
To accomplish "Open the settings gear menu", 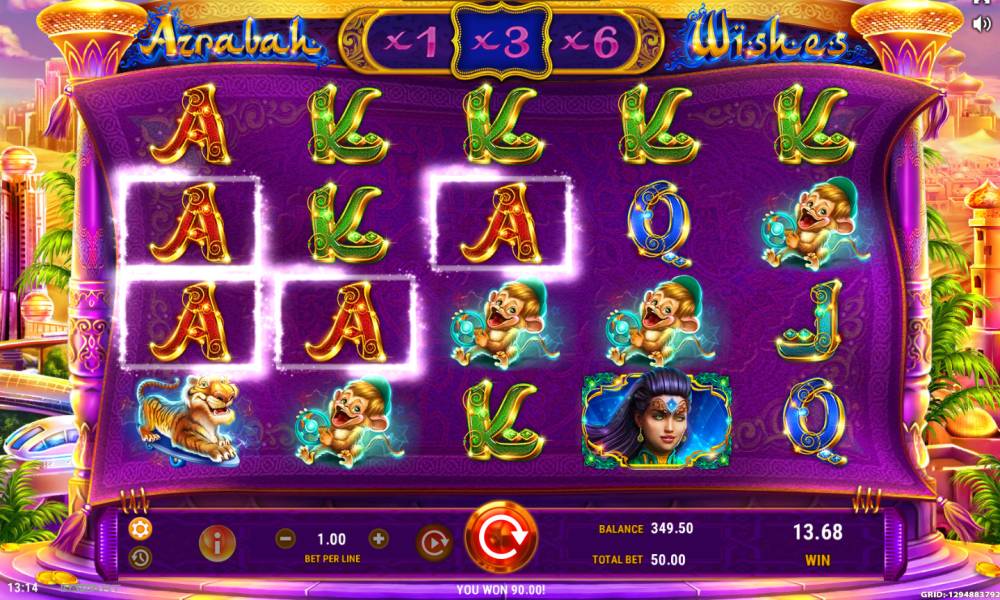I will (140, 529).
